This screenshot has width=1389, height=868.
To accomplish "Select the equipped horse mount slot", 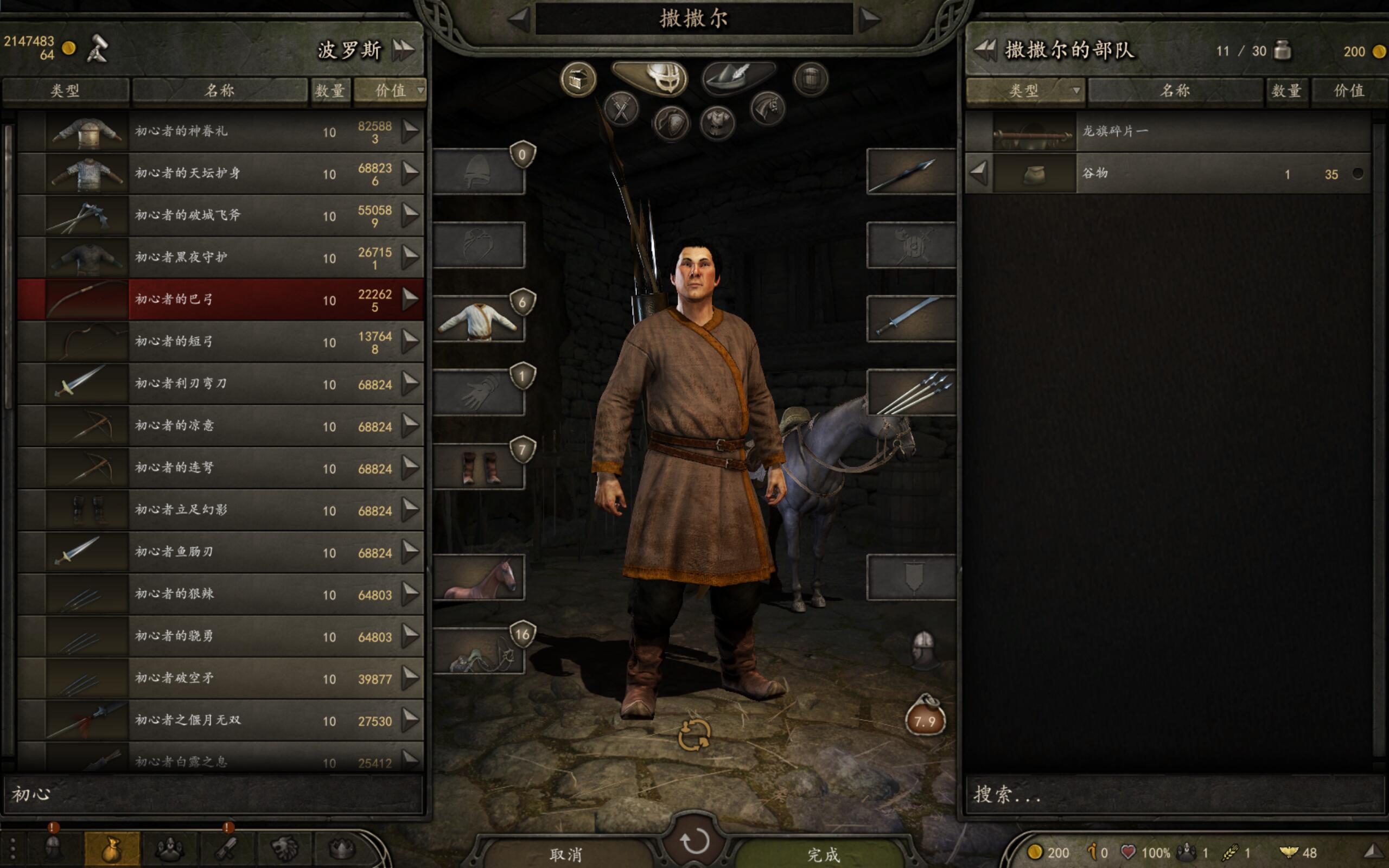I will [479, 578].
